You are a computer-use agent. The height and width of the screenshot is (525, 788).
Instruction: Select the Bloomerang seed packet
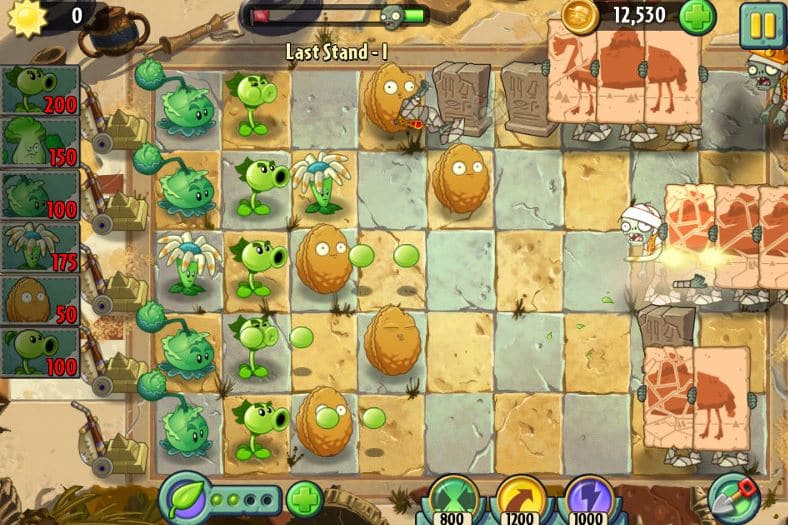41,247
